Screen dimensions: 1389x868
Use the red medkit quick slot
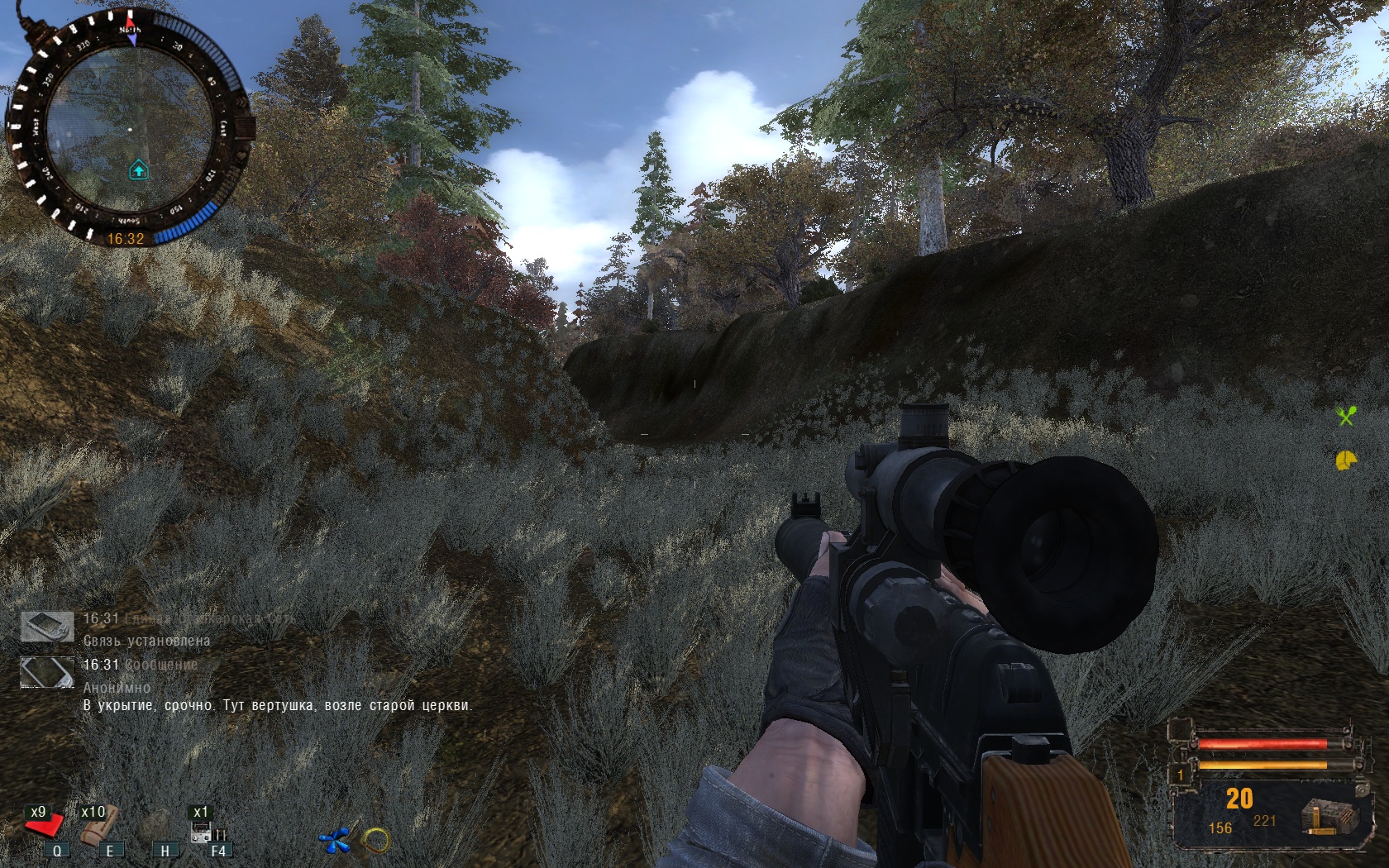45,824
